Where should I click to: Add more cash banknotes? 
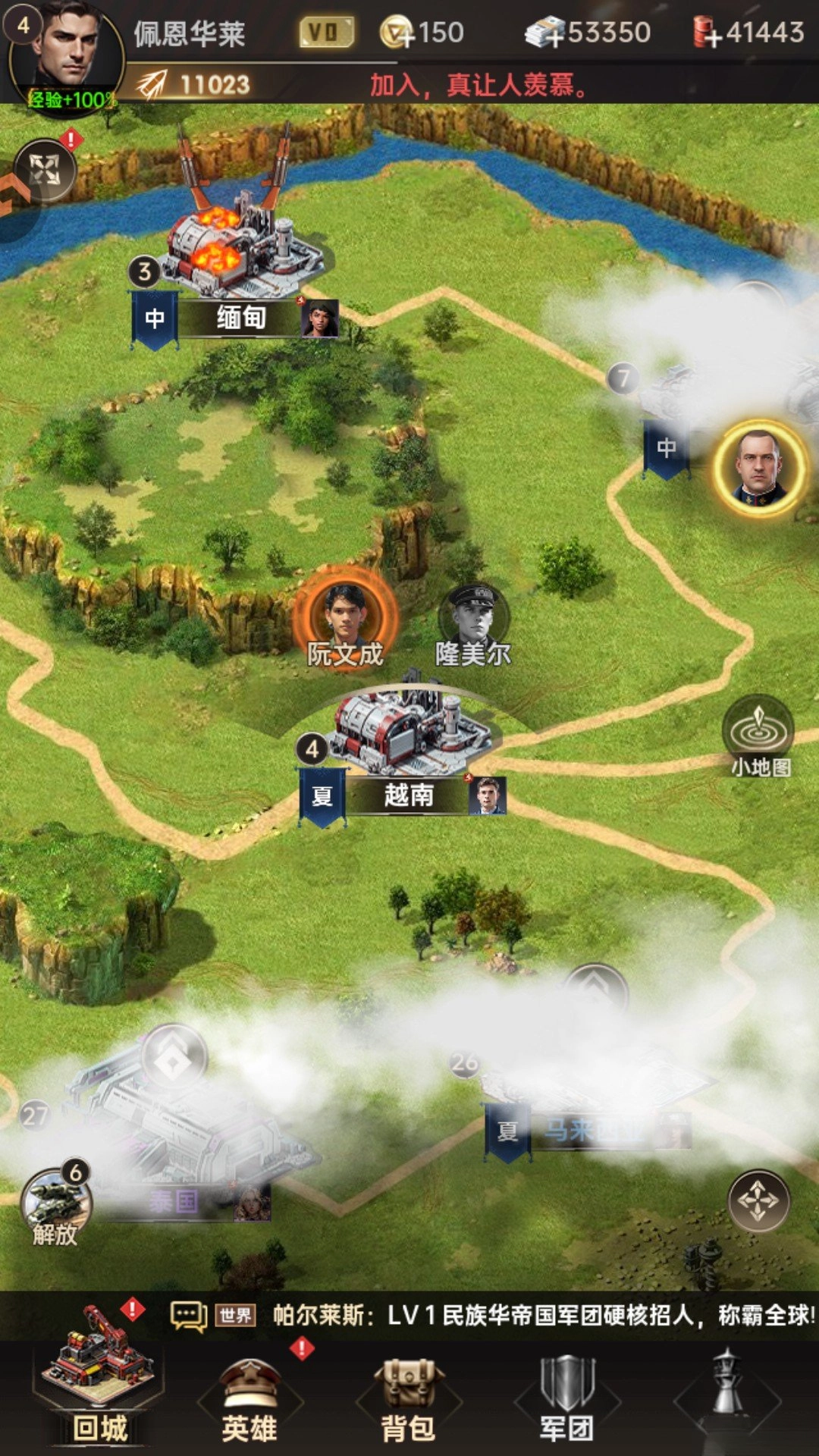click(x=546, y=33)
